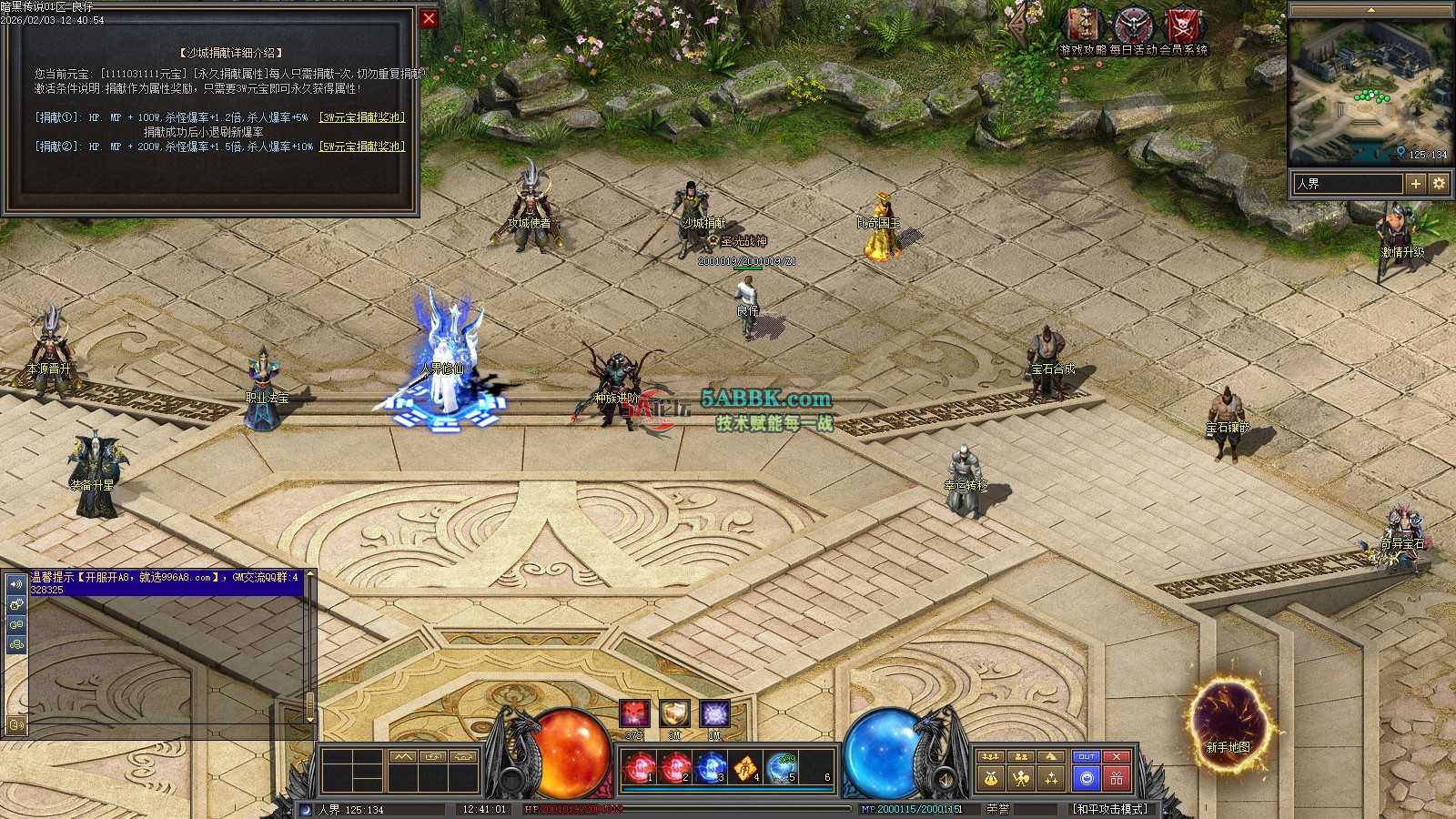Open the red gift box button
1456x819 pixels.
[1117, 778]
